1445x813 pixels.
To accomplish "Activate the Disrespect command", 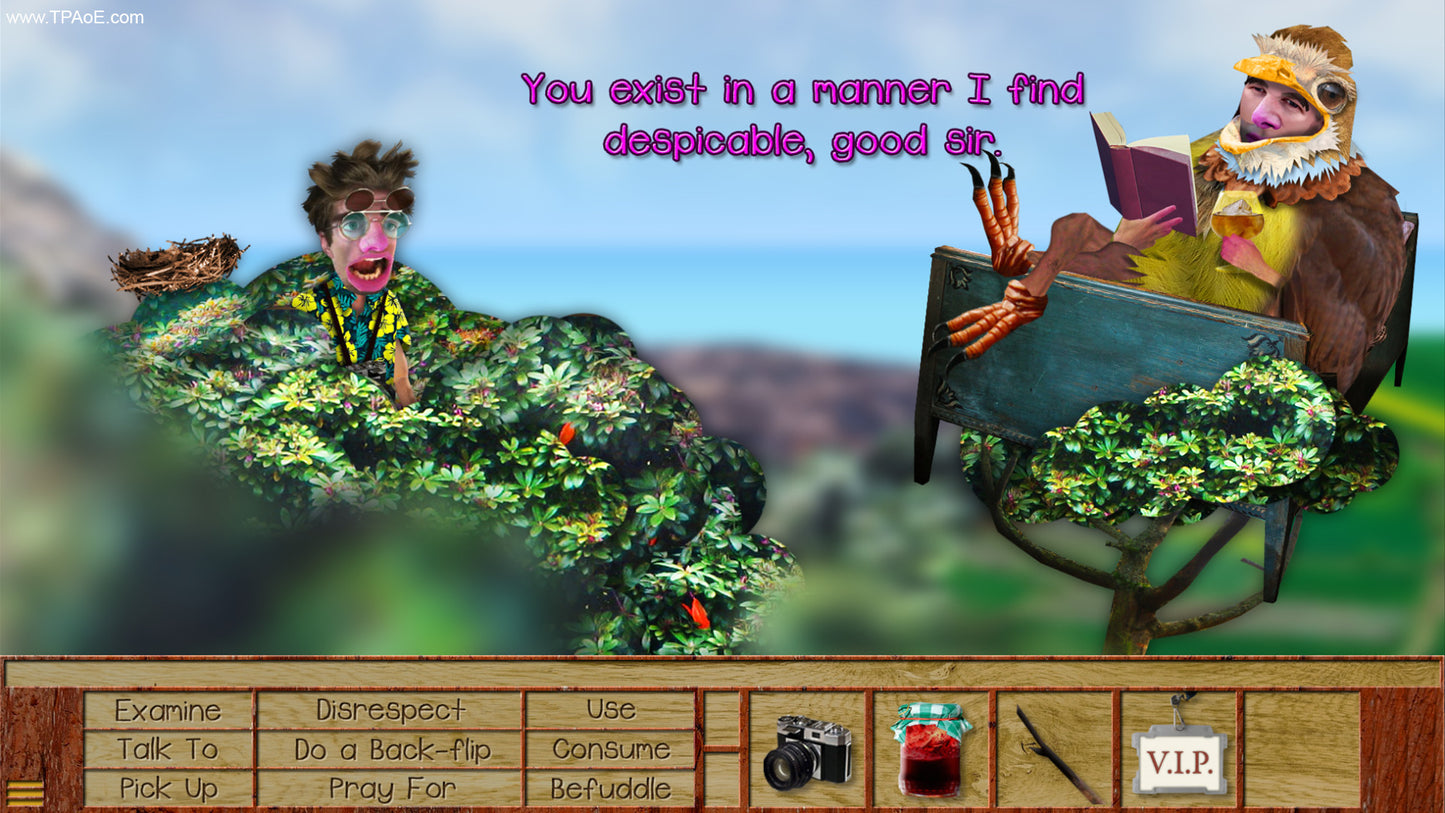I will pyautogui.click(x=388, y=710).
